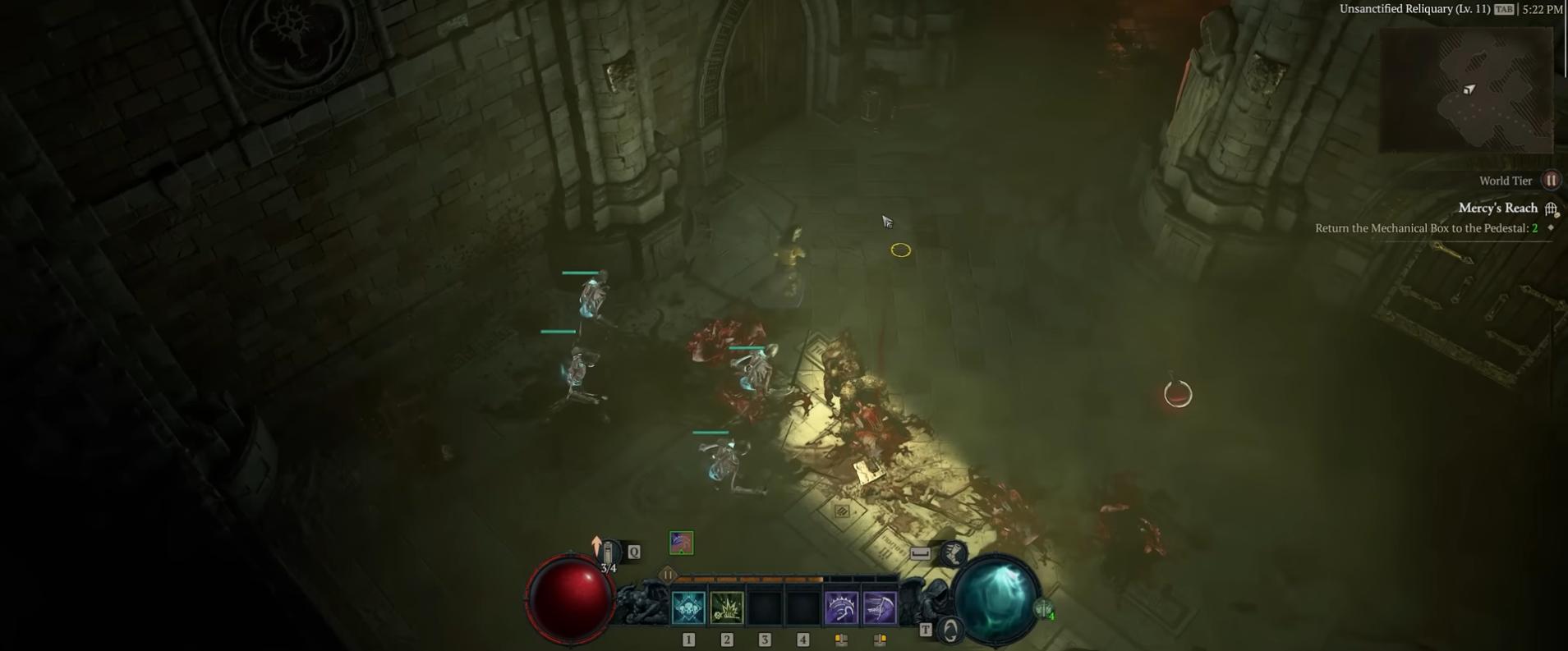Click the level 11 diamond badge
Viewport: 1568px width, 651px height.
tap(668, 575)
